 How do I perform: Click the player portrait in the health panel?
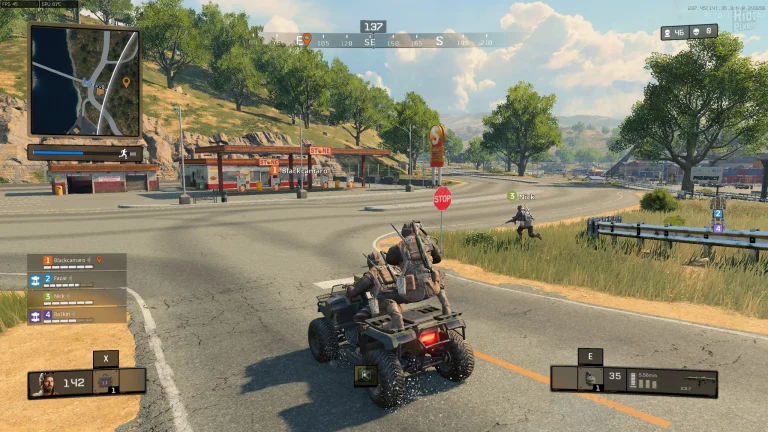tap(43, 383)
